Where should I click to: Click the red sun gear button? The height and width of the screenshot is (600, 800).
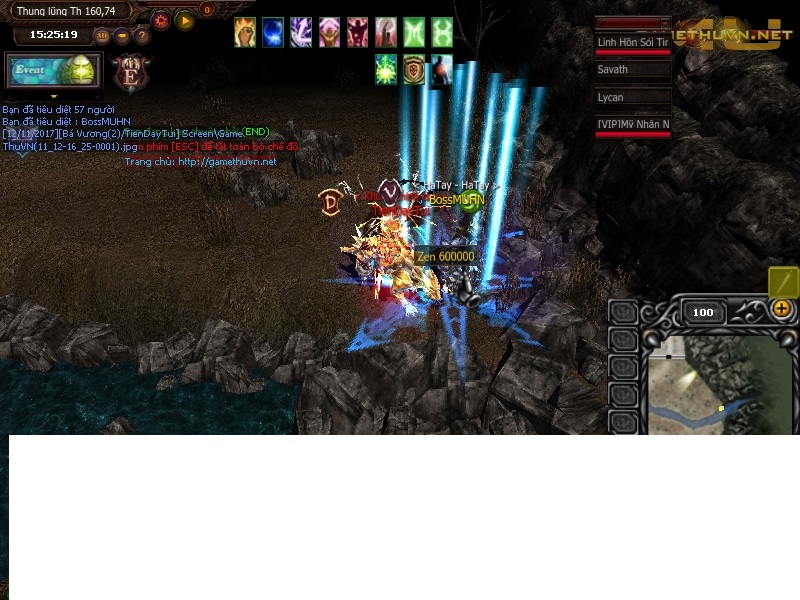161,20
